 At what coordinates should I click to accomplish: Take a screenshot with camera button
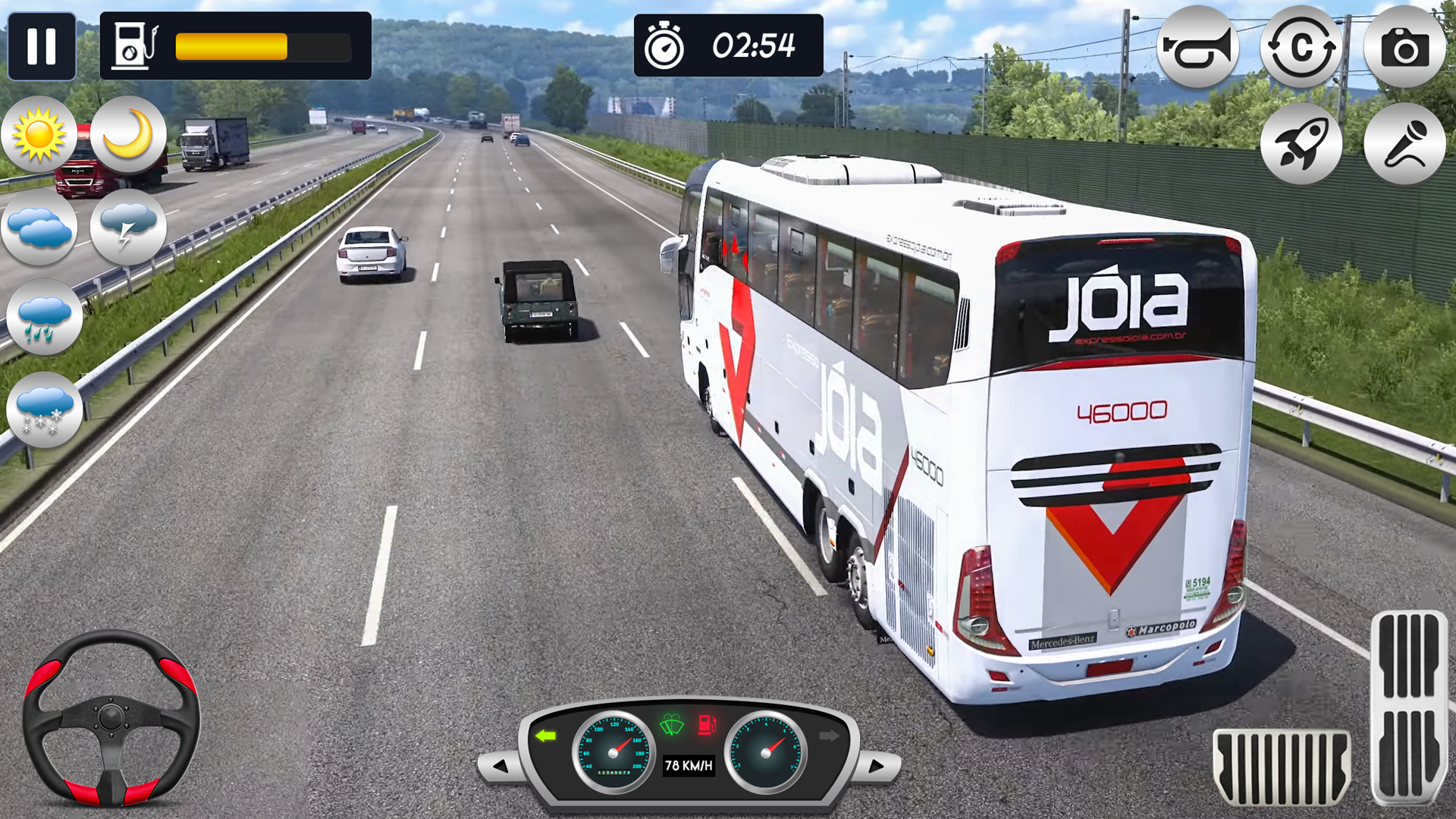click(1404, 49)
